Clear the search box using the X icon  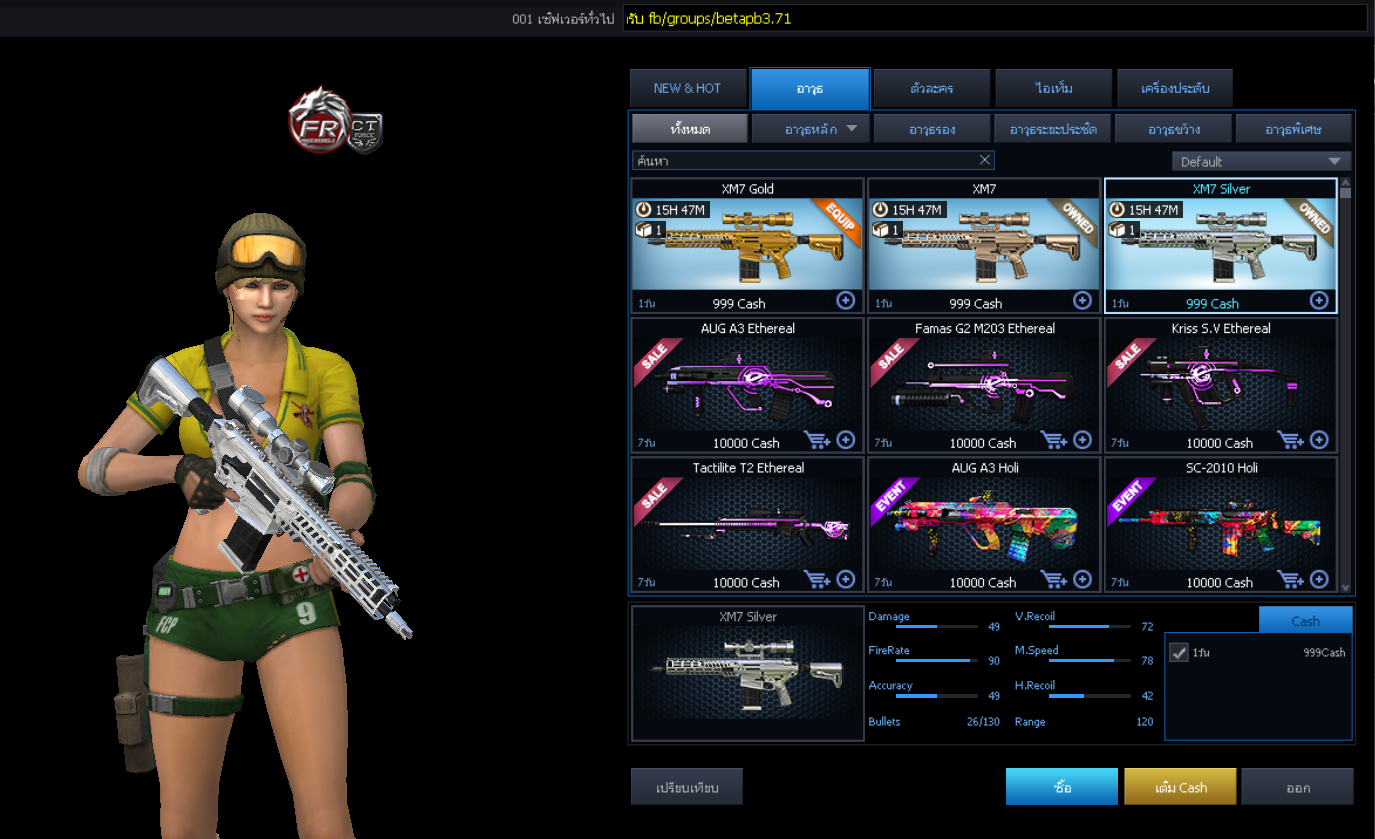985,160
